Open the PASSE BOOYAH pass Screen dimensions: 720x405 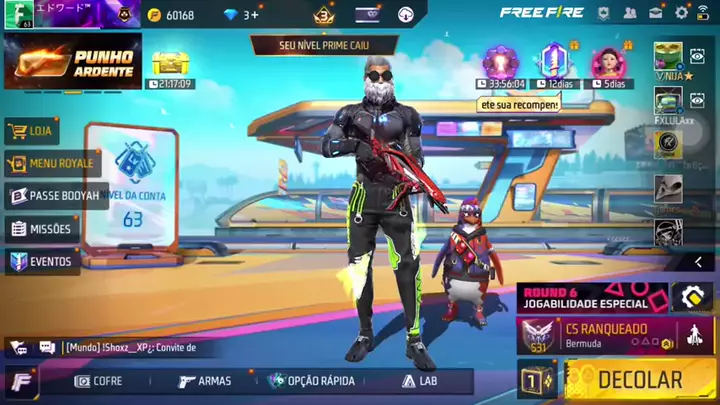pyautogui.click(x=56, y=196)
